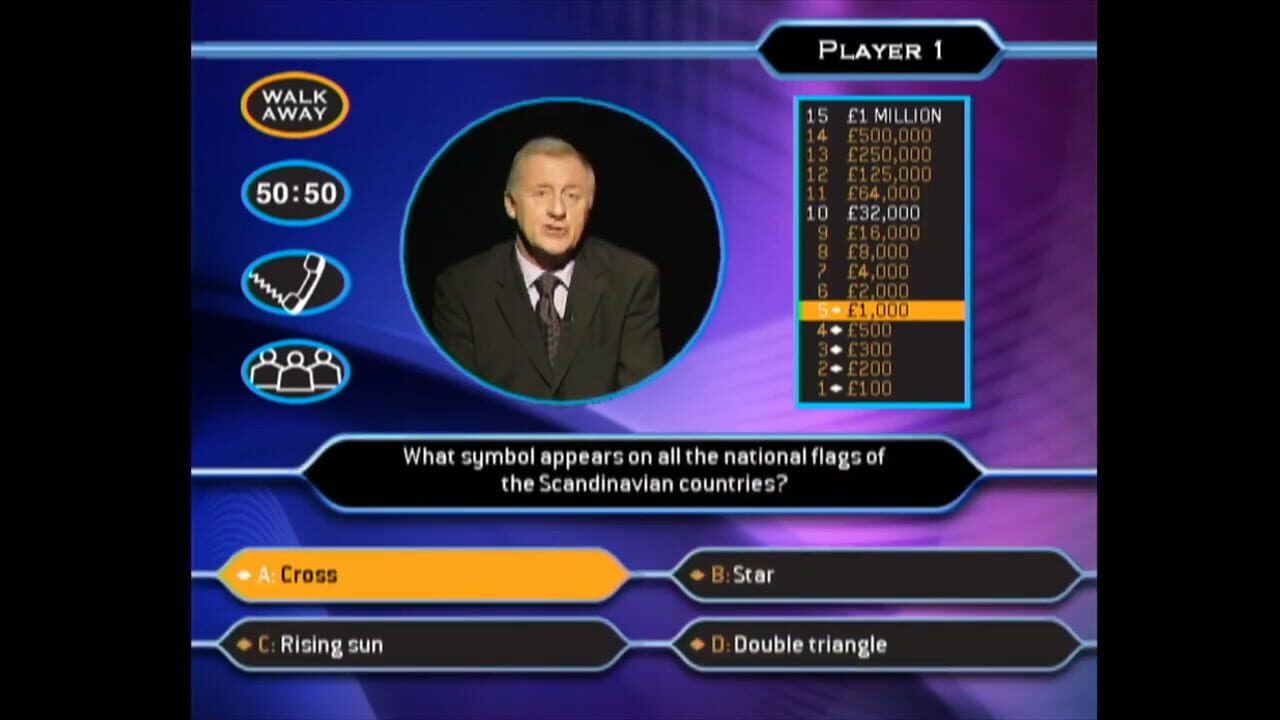
Task: Click the £32,000 safe haven level
Action: point(883,213)
